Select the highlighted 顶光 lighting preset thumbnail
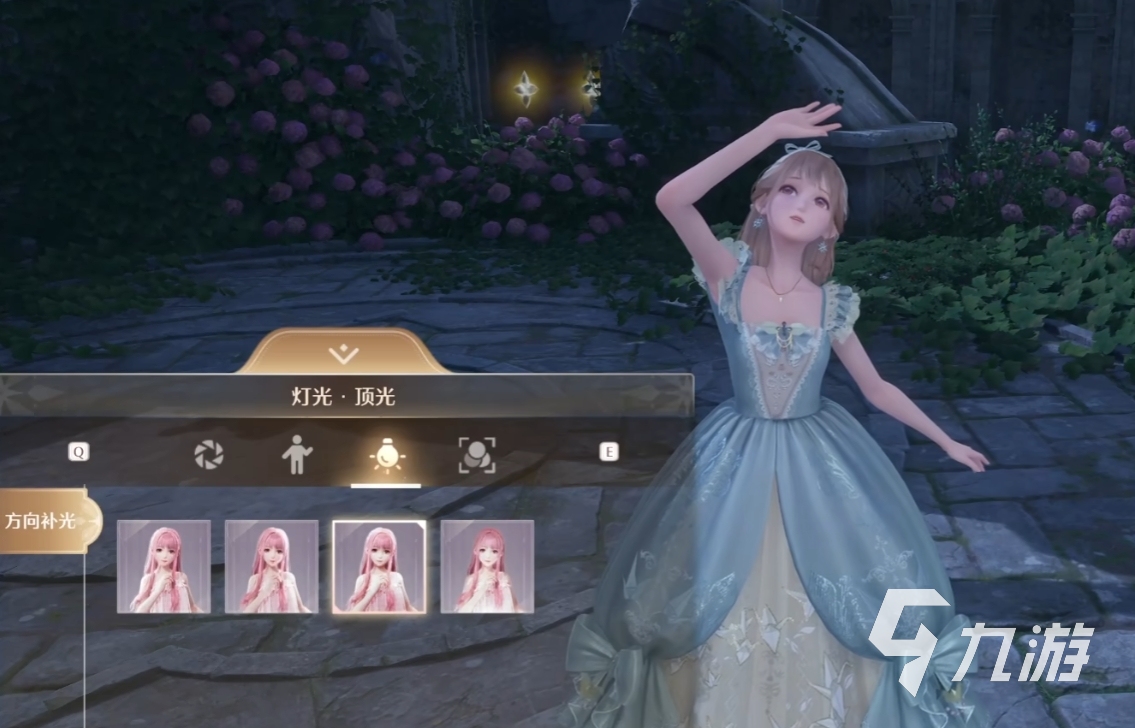1135x728 pixels. (379, 566)
